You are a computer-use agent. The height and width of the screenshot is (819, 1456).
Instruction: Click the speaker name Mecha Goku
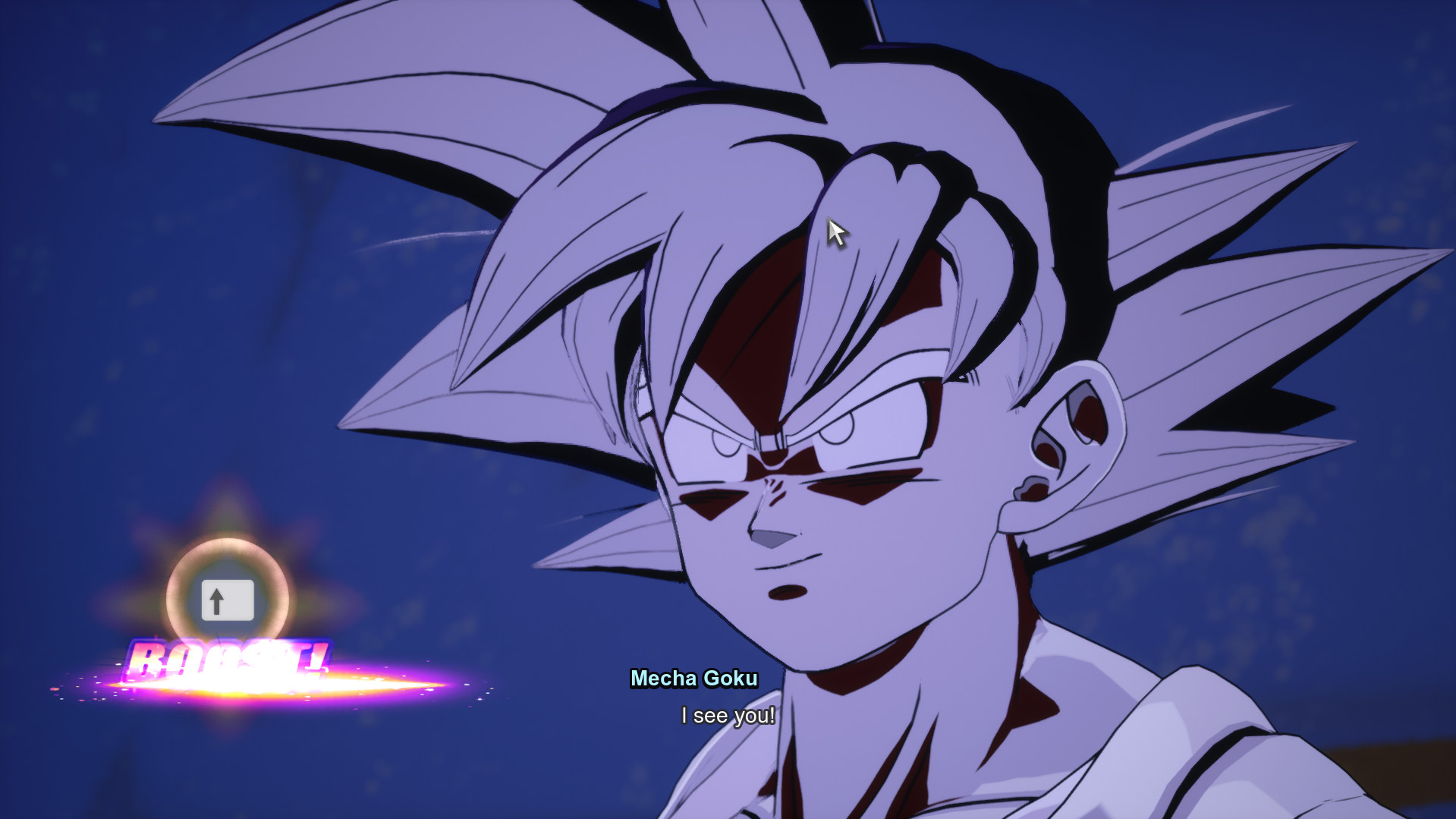pos(695,679)
